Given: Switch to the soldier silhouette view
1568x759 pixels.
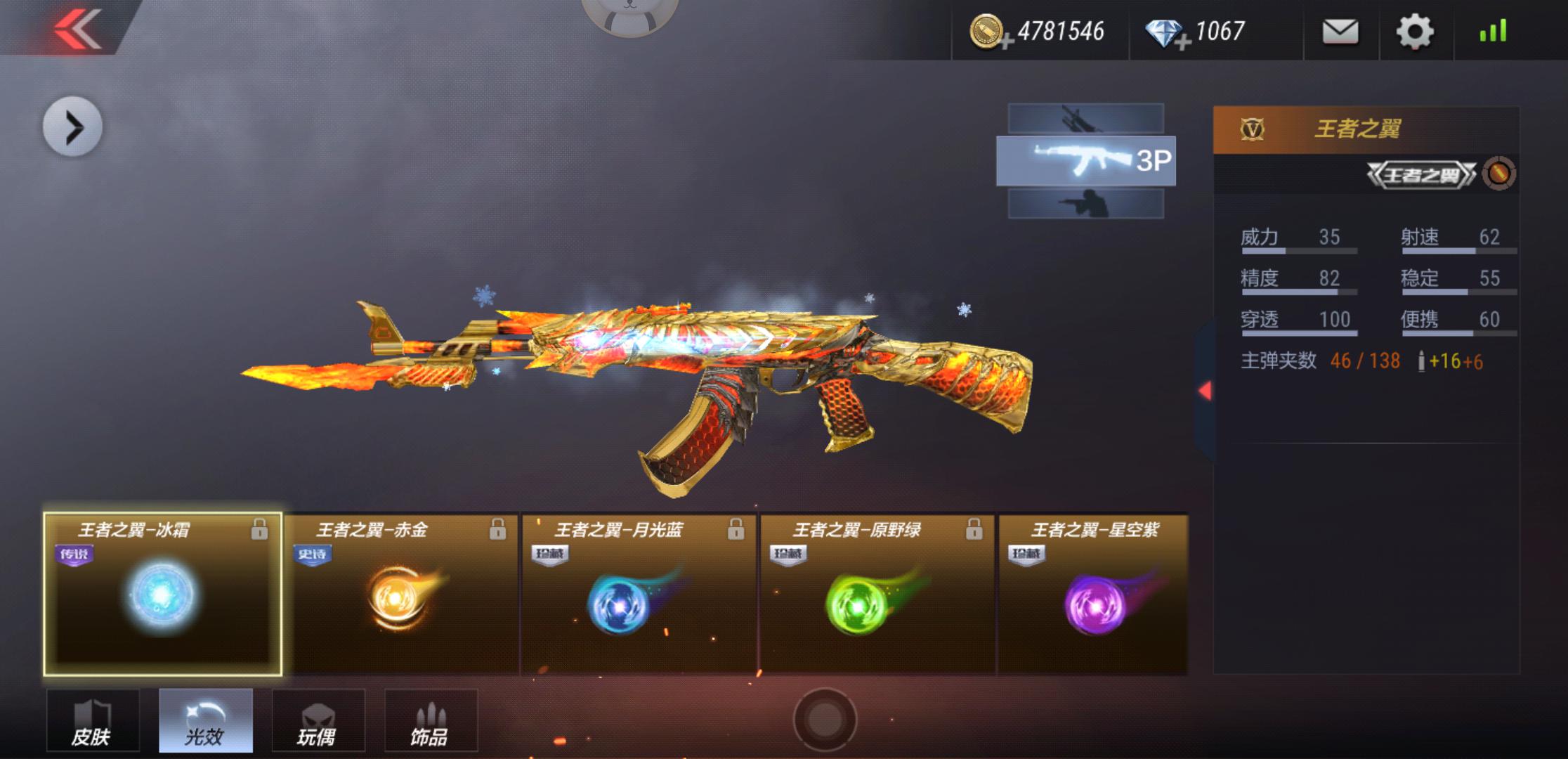Looking at the screenshot, I should 1085,204.
